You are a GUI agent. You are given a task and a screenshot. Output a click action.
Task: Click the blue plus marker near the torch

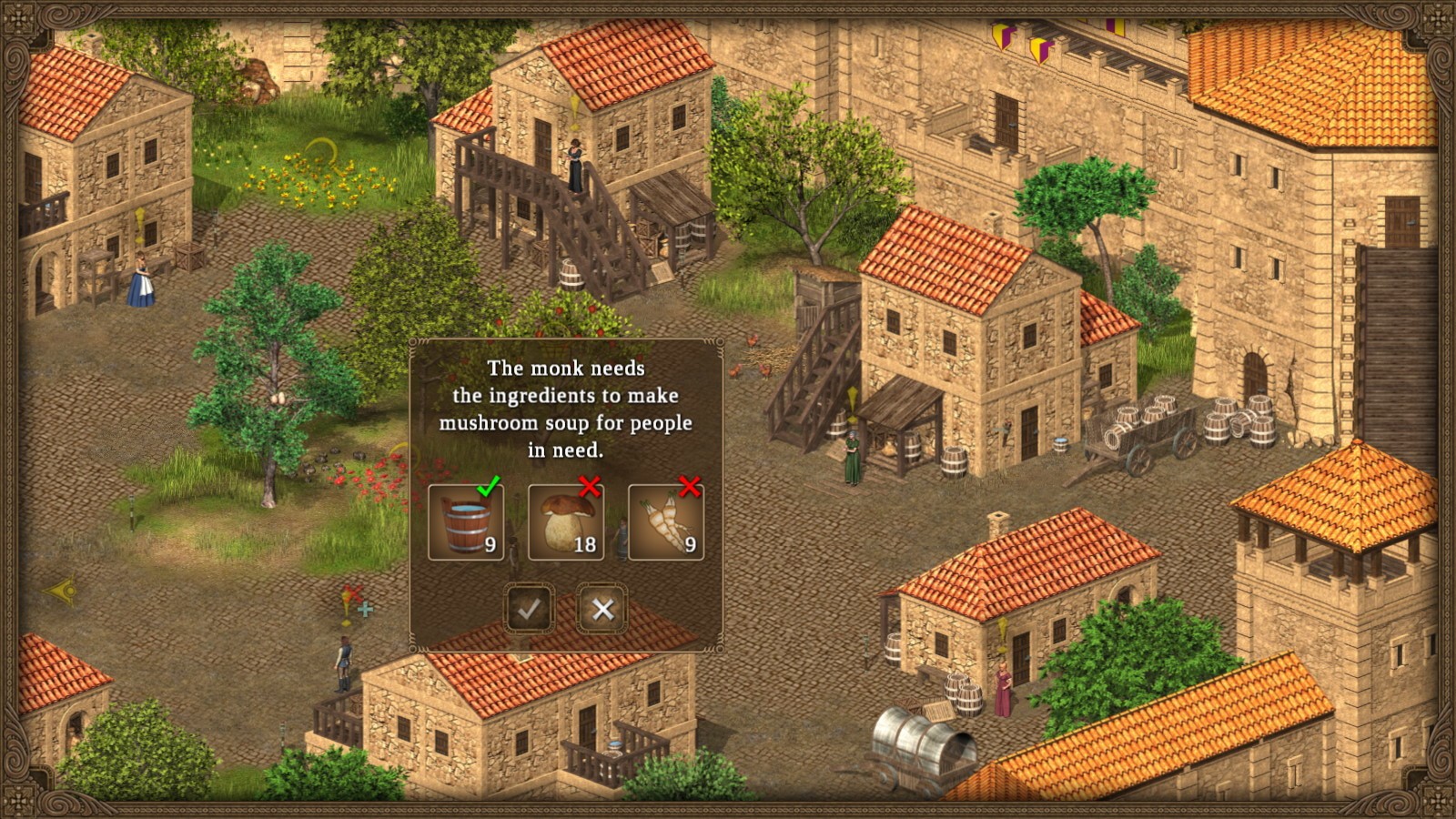point(365,609)
